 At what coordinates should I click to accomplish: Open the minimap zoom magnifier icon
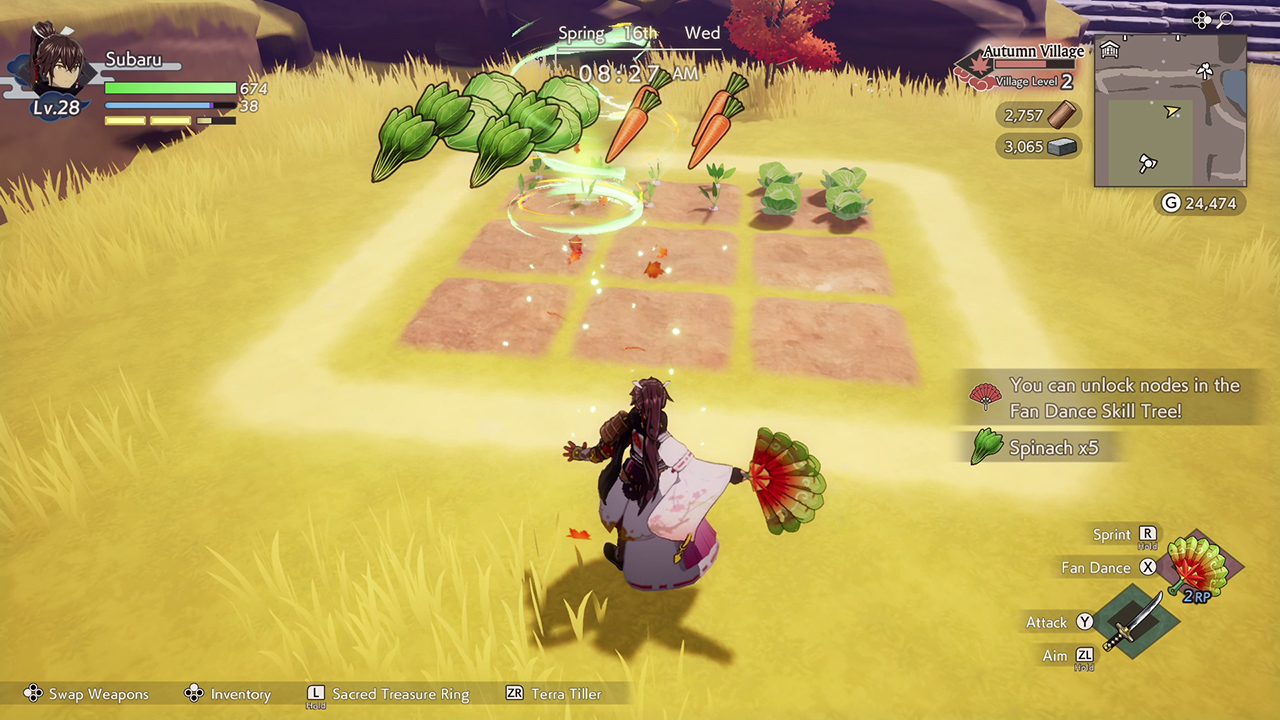coord(1226,19)
